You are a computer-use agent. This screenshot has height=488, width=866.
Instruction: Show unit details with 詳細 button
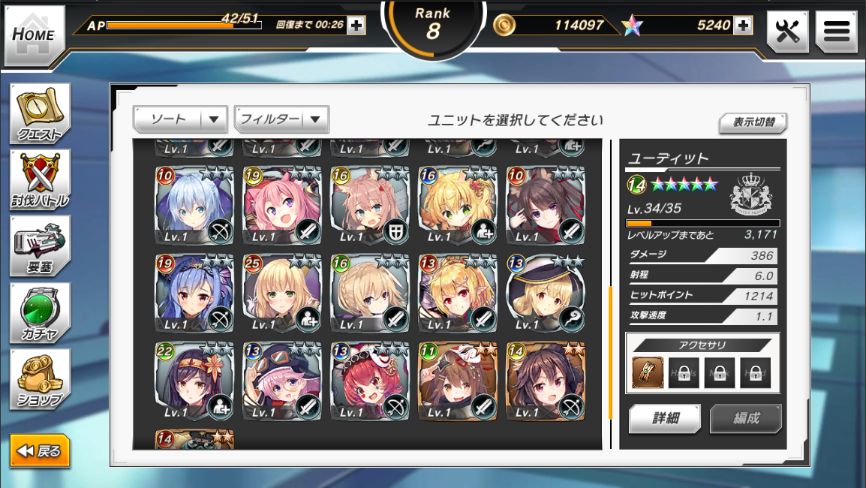(665, 418)
